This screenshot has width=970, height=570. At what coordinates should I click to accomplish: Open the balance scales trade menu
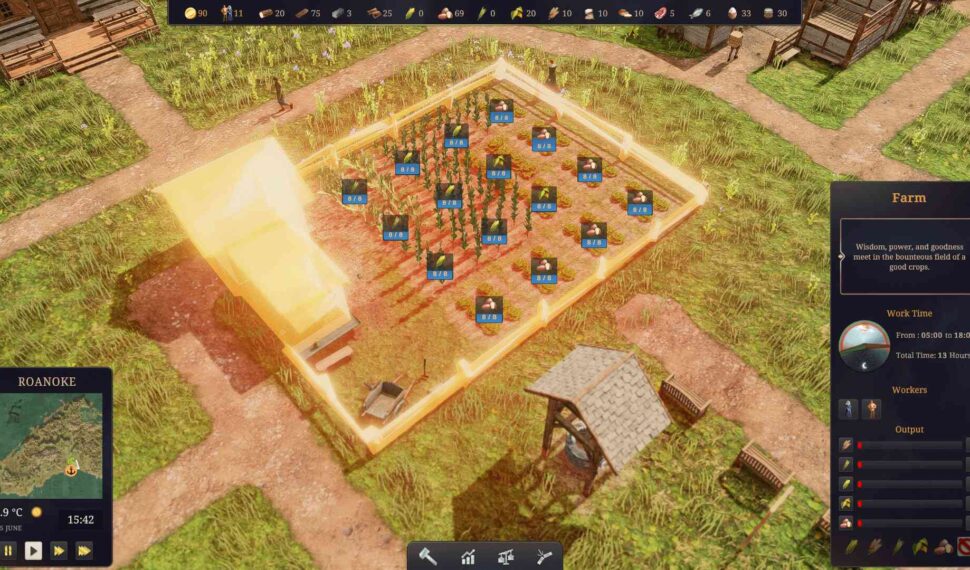click(505, 556)
